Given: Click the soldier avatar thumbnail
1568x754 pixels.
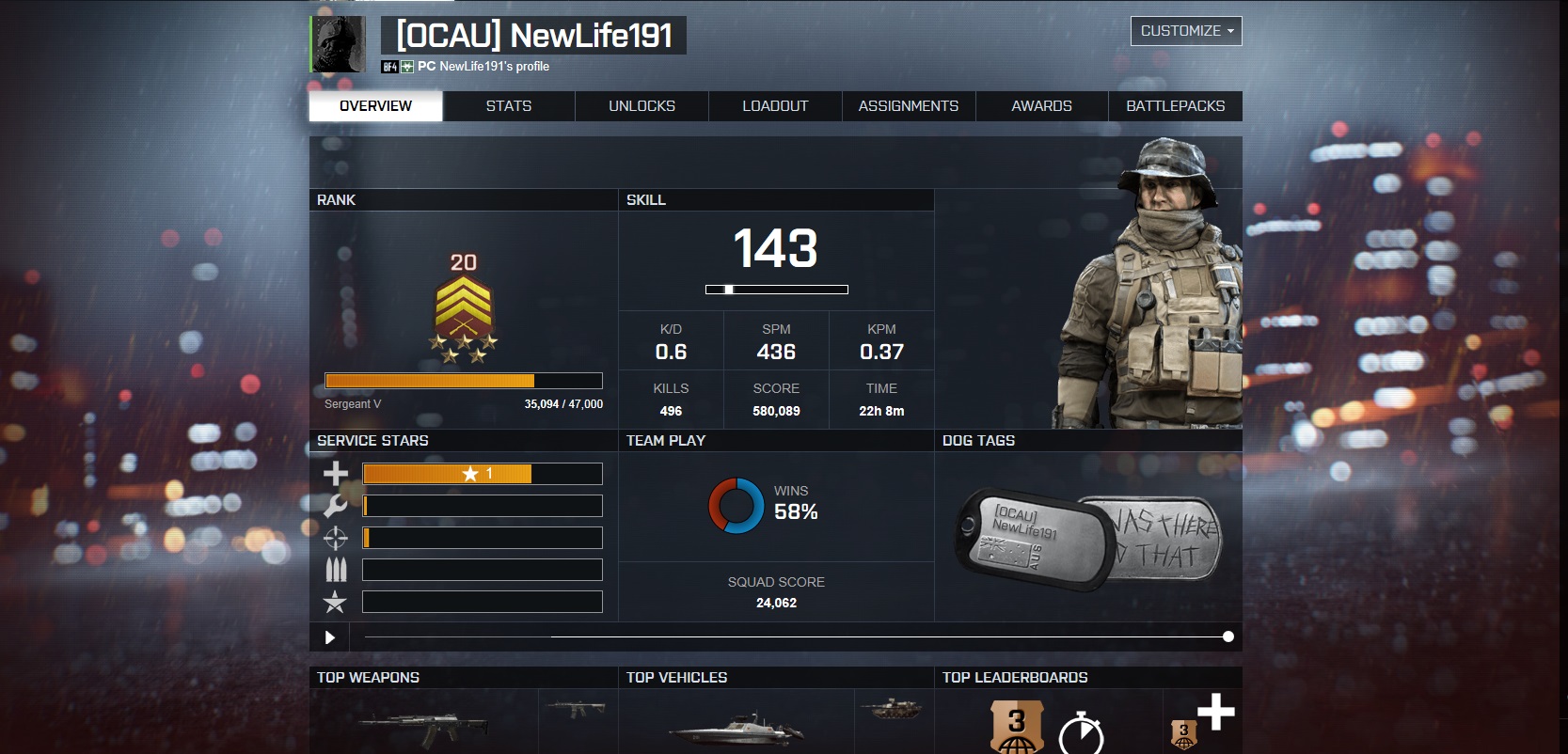Looking at the screenshot, I should (x=339, y=44).
